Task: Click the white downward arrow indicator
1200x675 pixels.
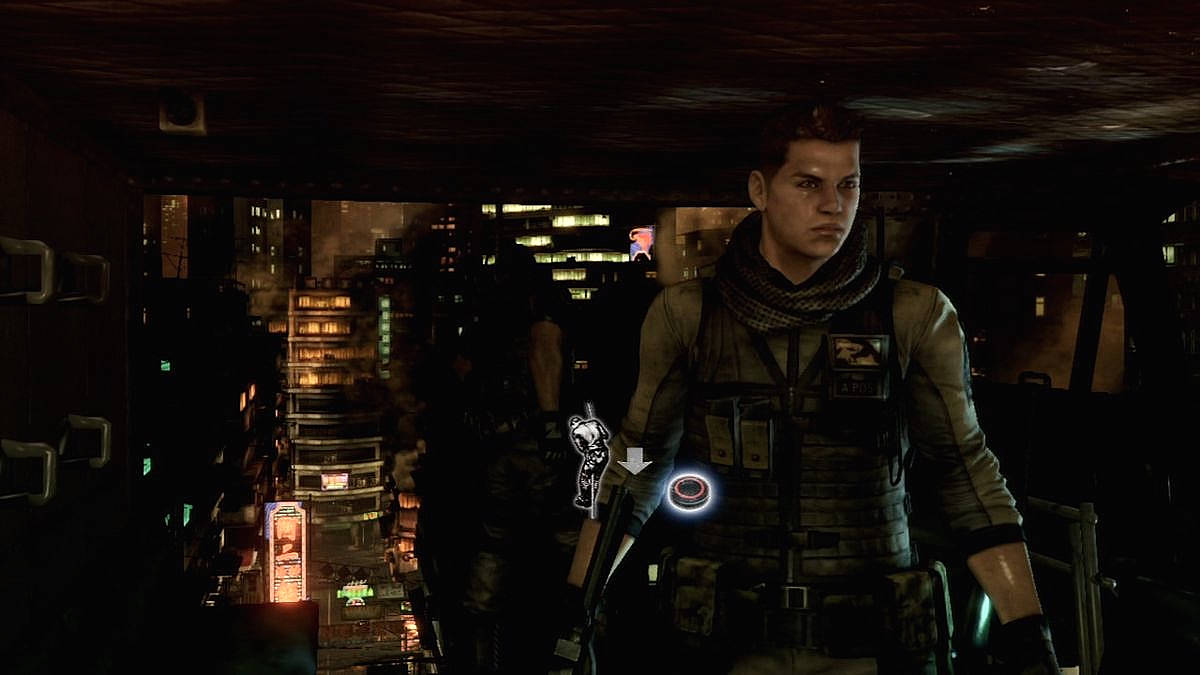Action: tap(634, 461)
